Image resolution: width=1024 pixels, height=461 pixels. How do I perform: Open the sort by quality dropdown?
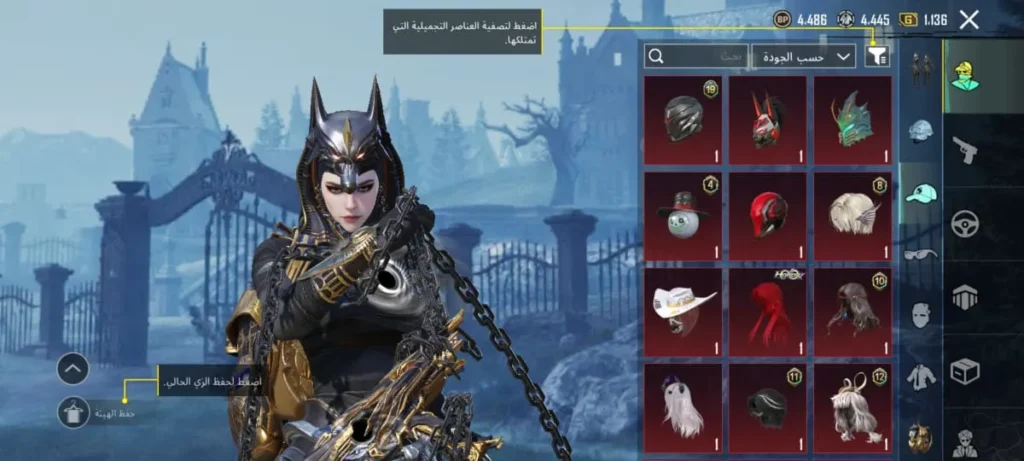coord(803,57)
